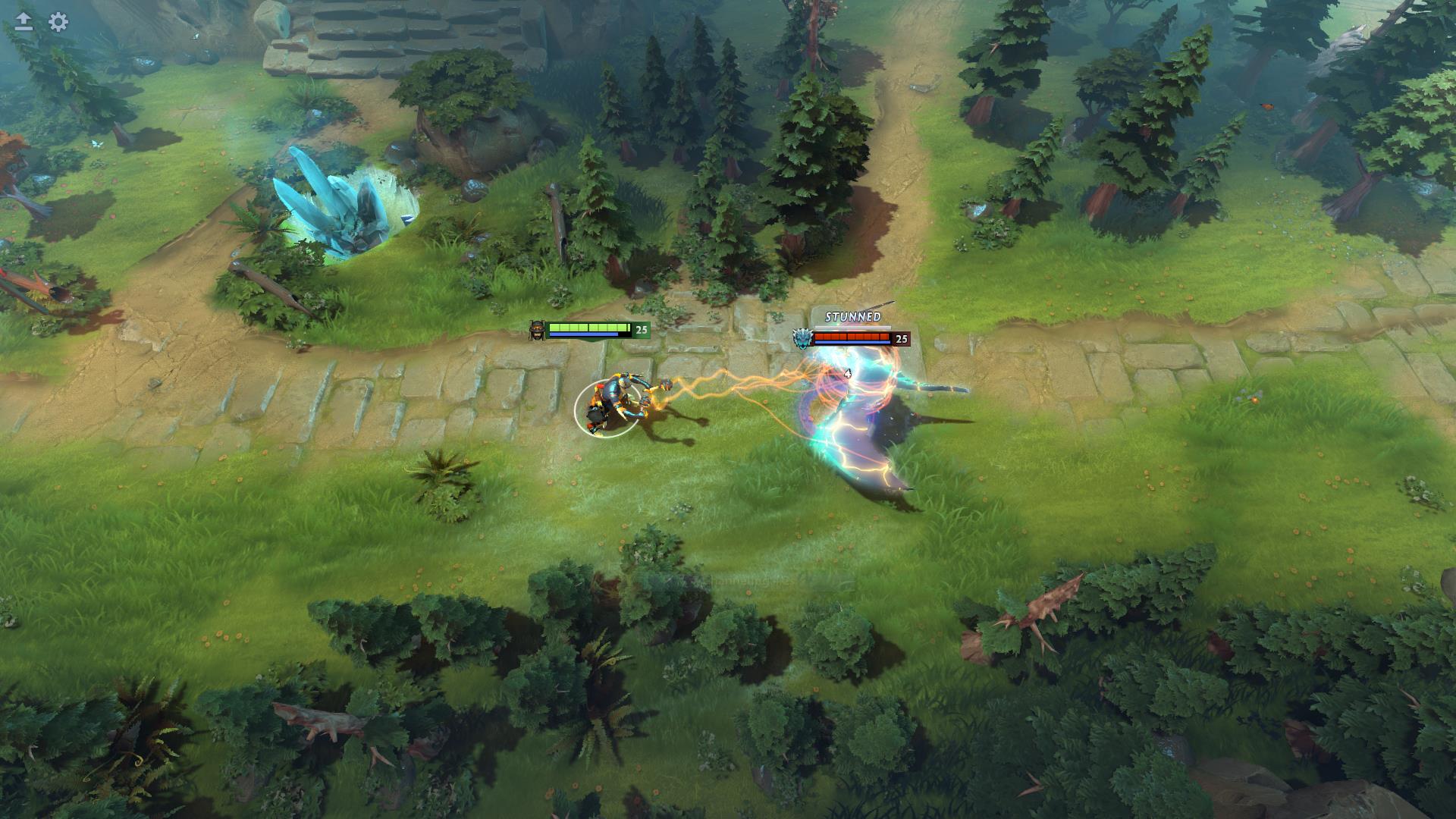
Task: Click Winter Wyvern's red health bar
Action: point(853,336)
